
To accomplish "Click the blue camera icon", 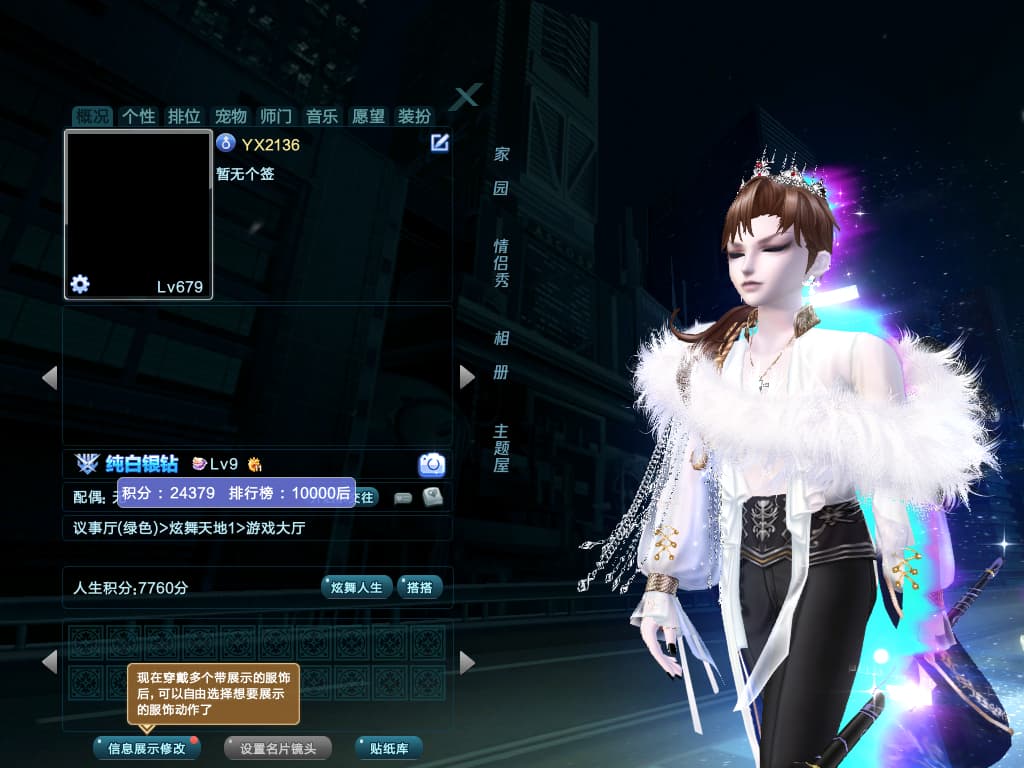I will coord(432,464).
